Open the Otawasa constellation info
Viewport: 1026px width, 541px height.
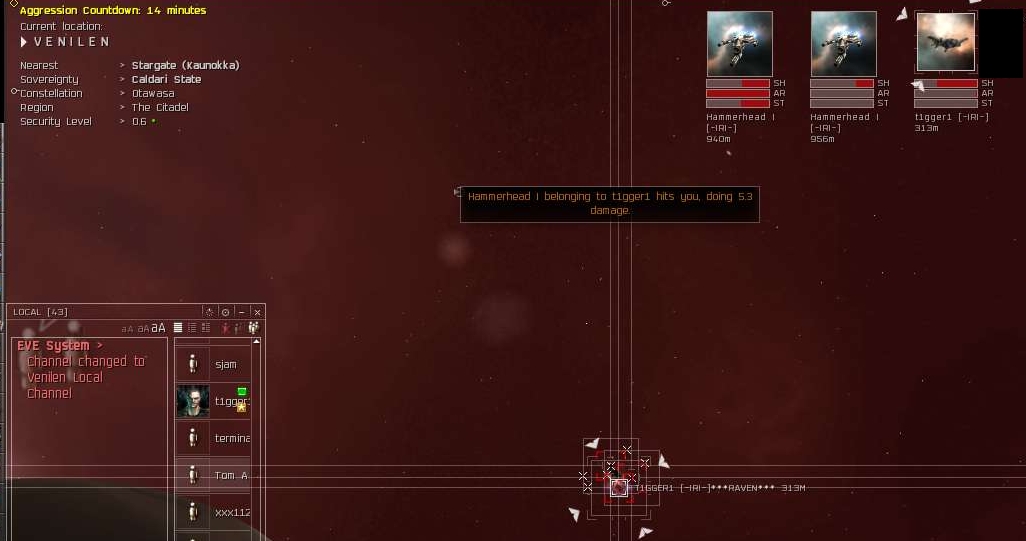(153, 93)
